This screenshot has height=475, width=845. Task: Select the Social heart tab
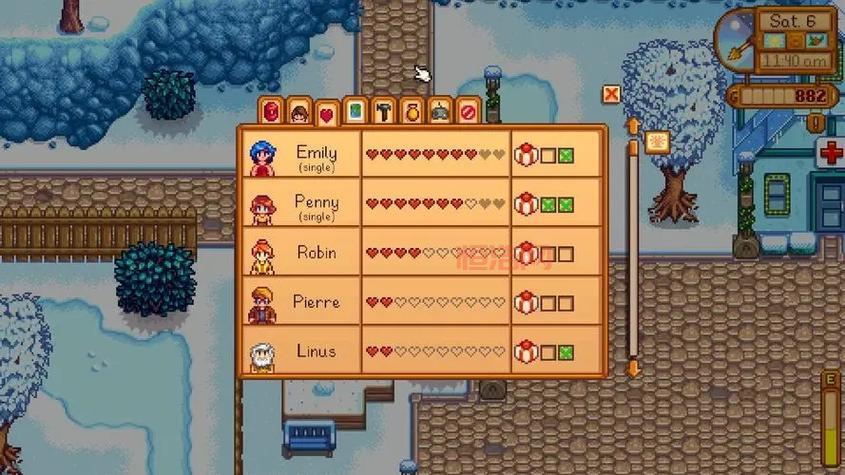326,113
